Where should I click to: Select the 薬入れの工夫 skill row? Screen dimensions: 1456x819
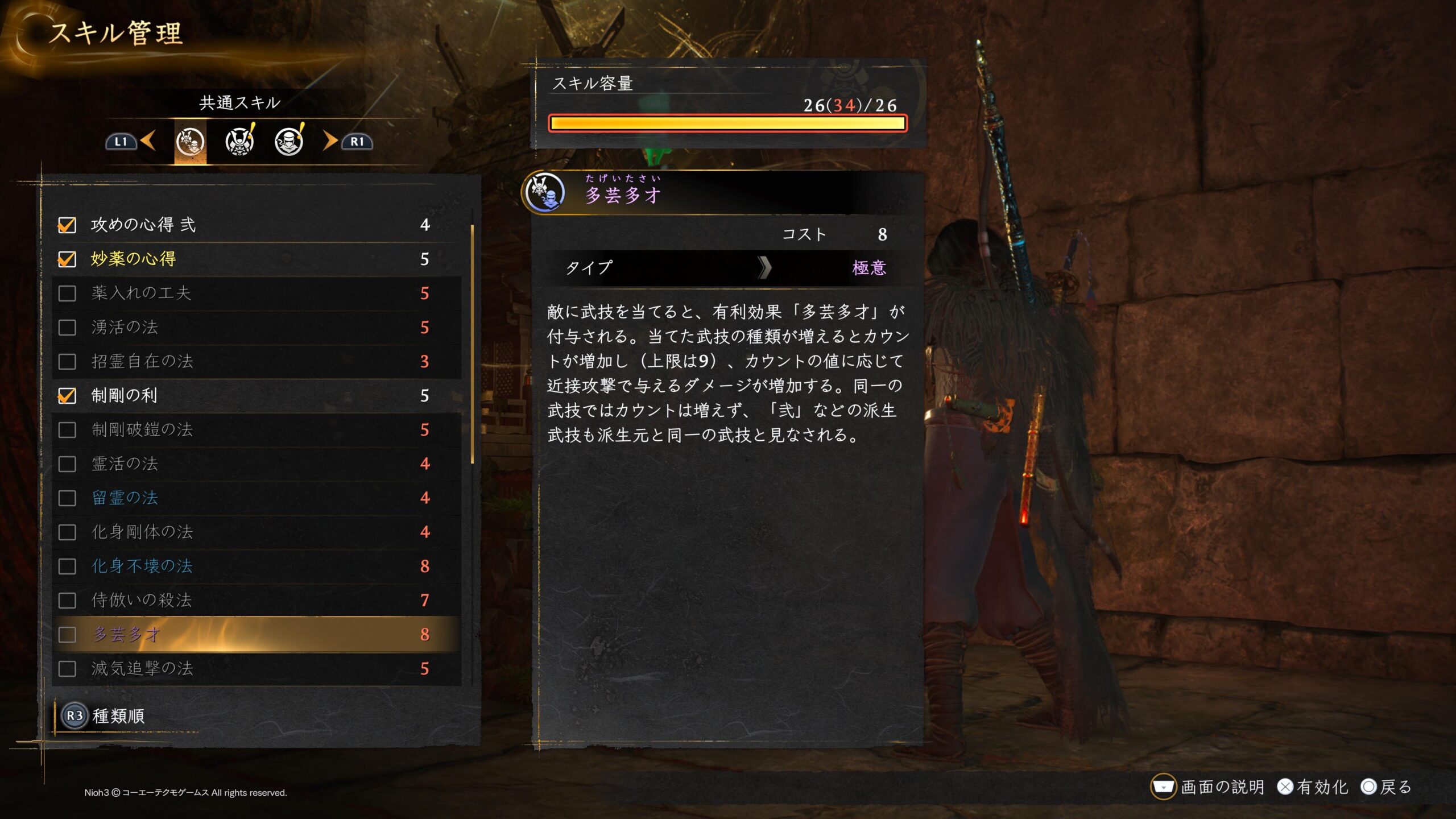coord(256,293)
